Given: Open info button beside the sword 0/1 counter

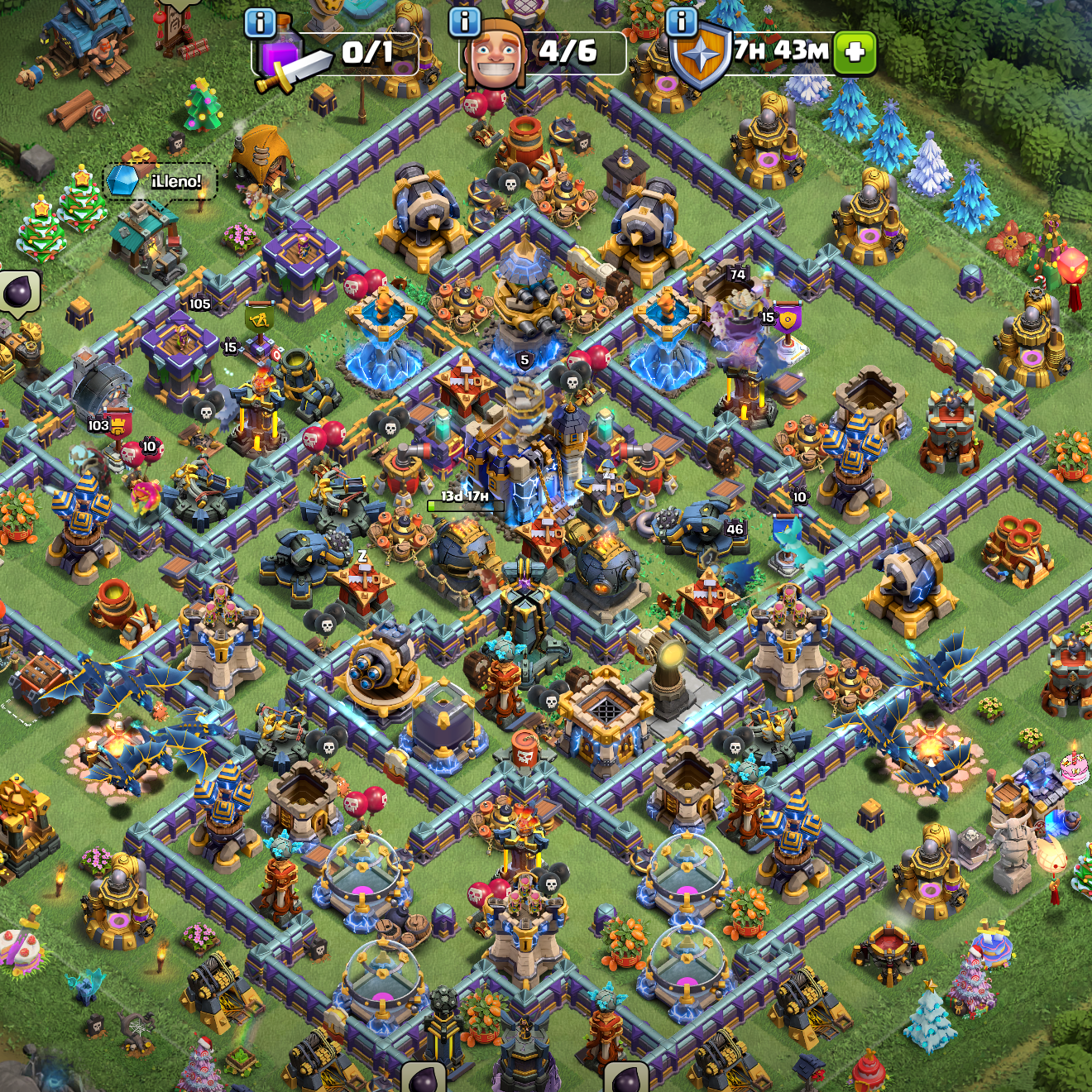Looking at the screenshot, I should point(261,23).
